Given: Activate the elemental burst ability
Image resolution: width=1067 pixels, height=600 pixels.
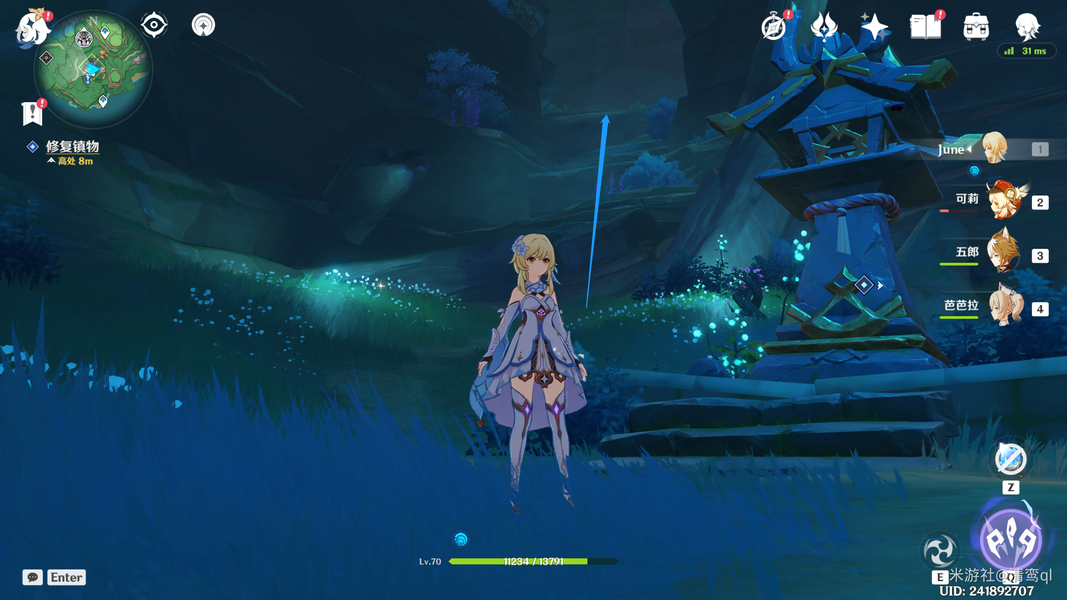Looking at the screenshot, I should click(x=1009, y=540).
